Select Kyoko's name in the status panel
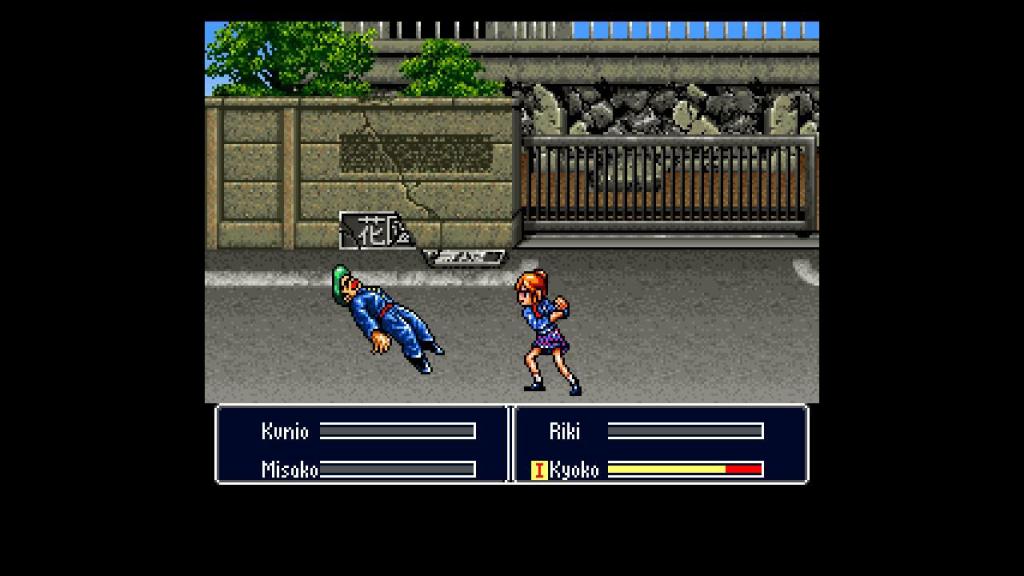The image size is (1024, 576). [575, 469]
